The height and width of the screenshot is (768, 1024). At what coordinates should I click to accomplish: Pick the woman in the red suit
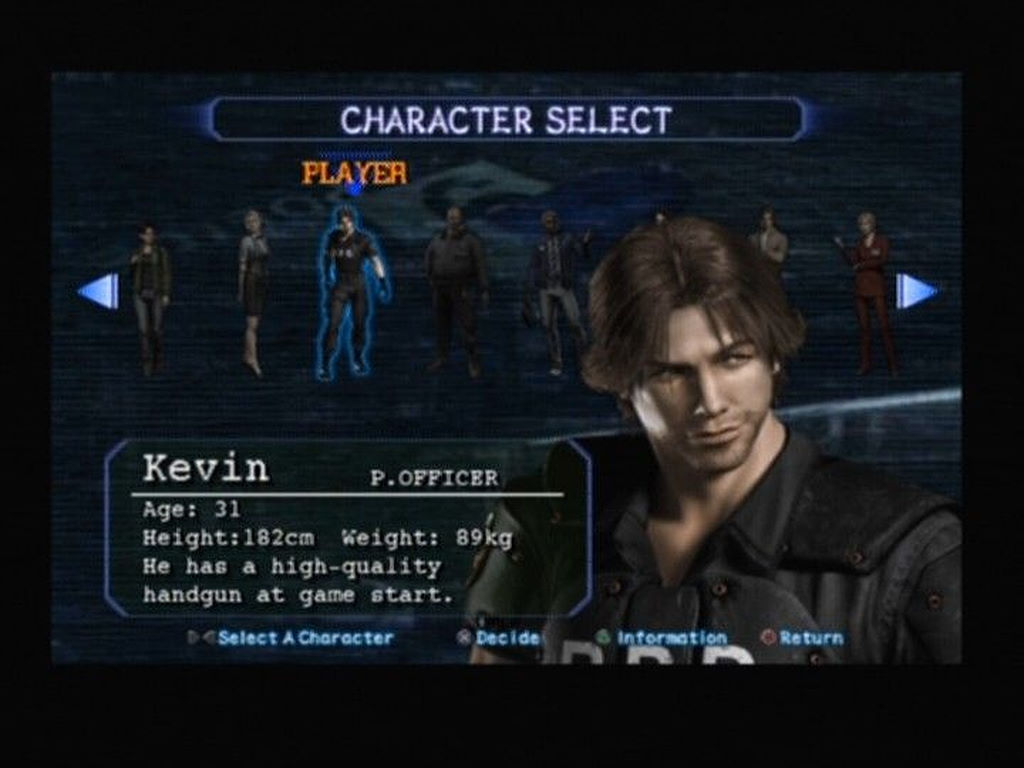869,292
